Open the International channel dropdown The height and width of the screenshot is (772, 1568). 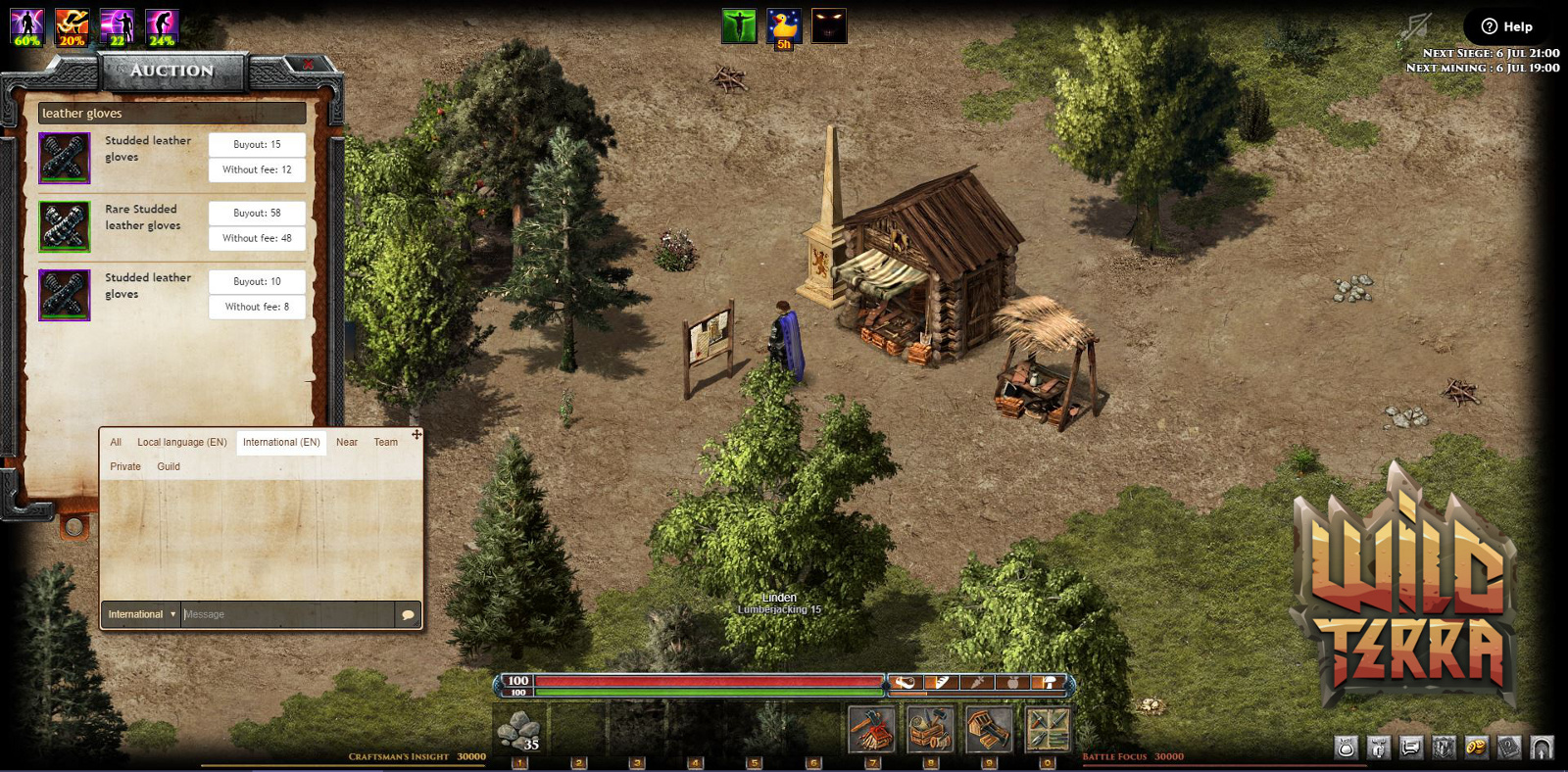(141, 614)
